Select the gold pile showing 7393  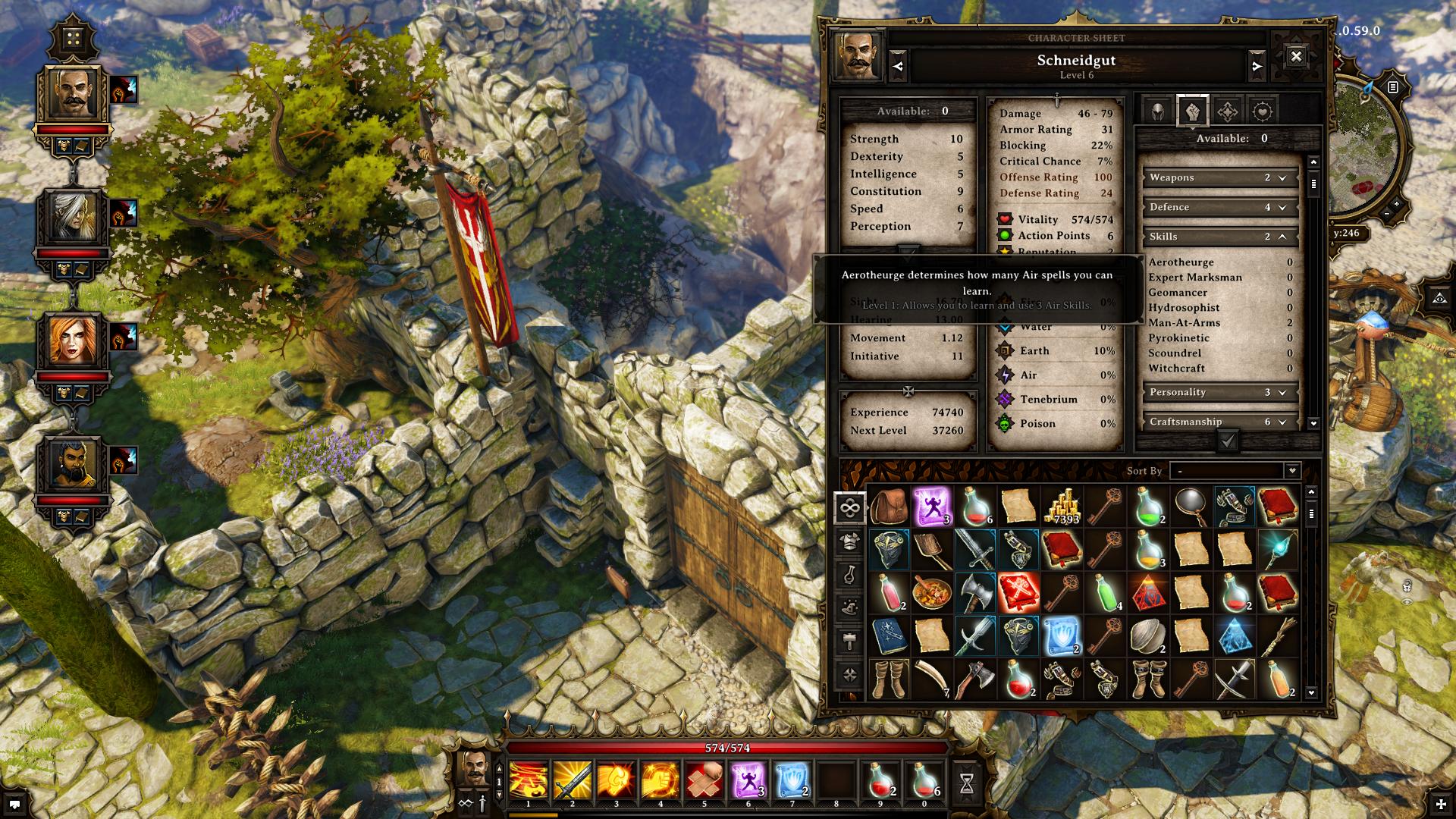tap(1062, 507)
